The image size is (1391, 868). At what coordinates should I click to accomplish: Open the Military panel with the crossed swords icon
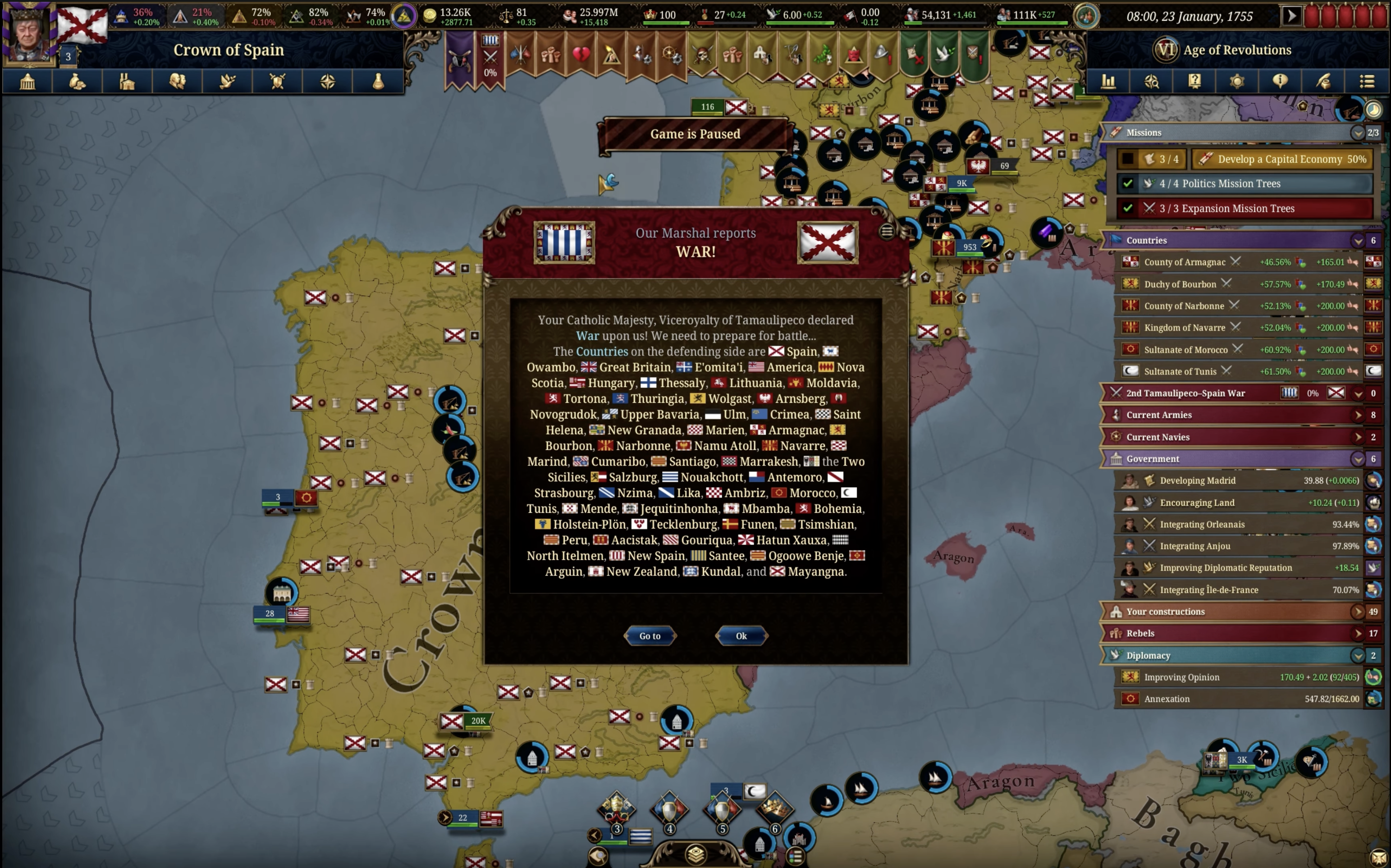277,81
